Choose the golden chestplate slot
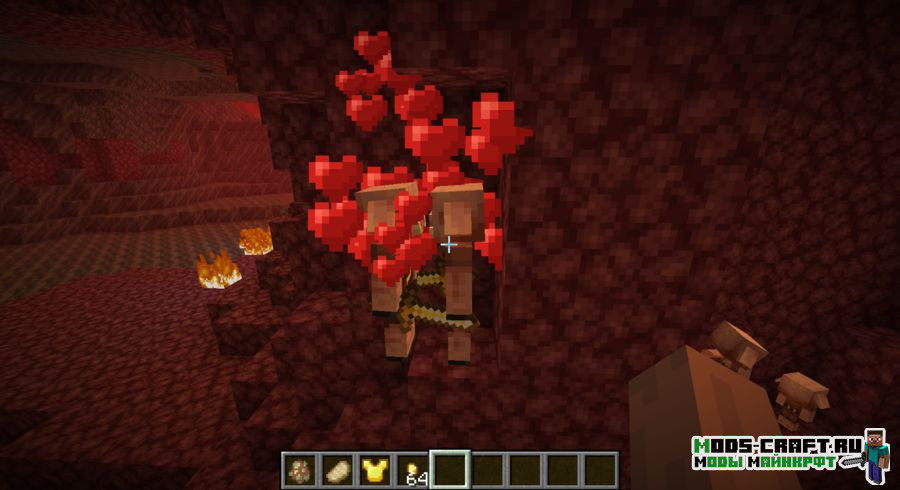The image size is (900, 490). coord(375,469)
